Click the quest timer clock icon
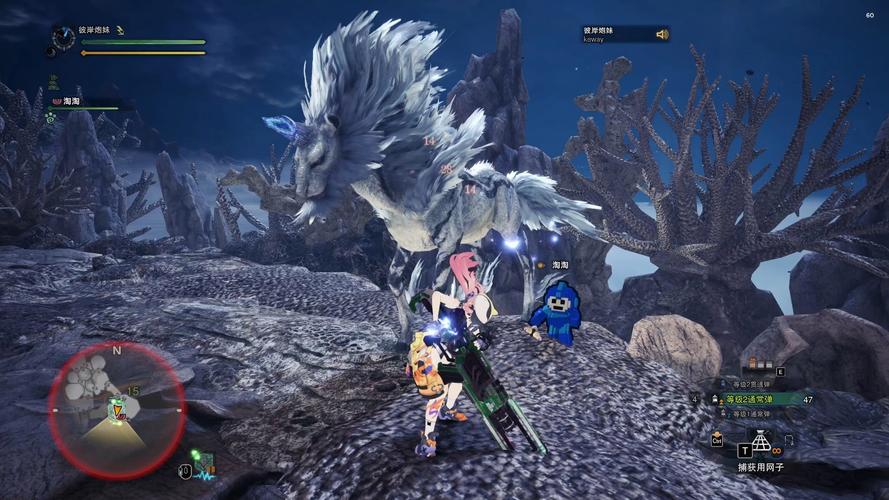The height and width of the screenshot is (500, 889). tap(64, 37)
